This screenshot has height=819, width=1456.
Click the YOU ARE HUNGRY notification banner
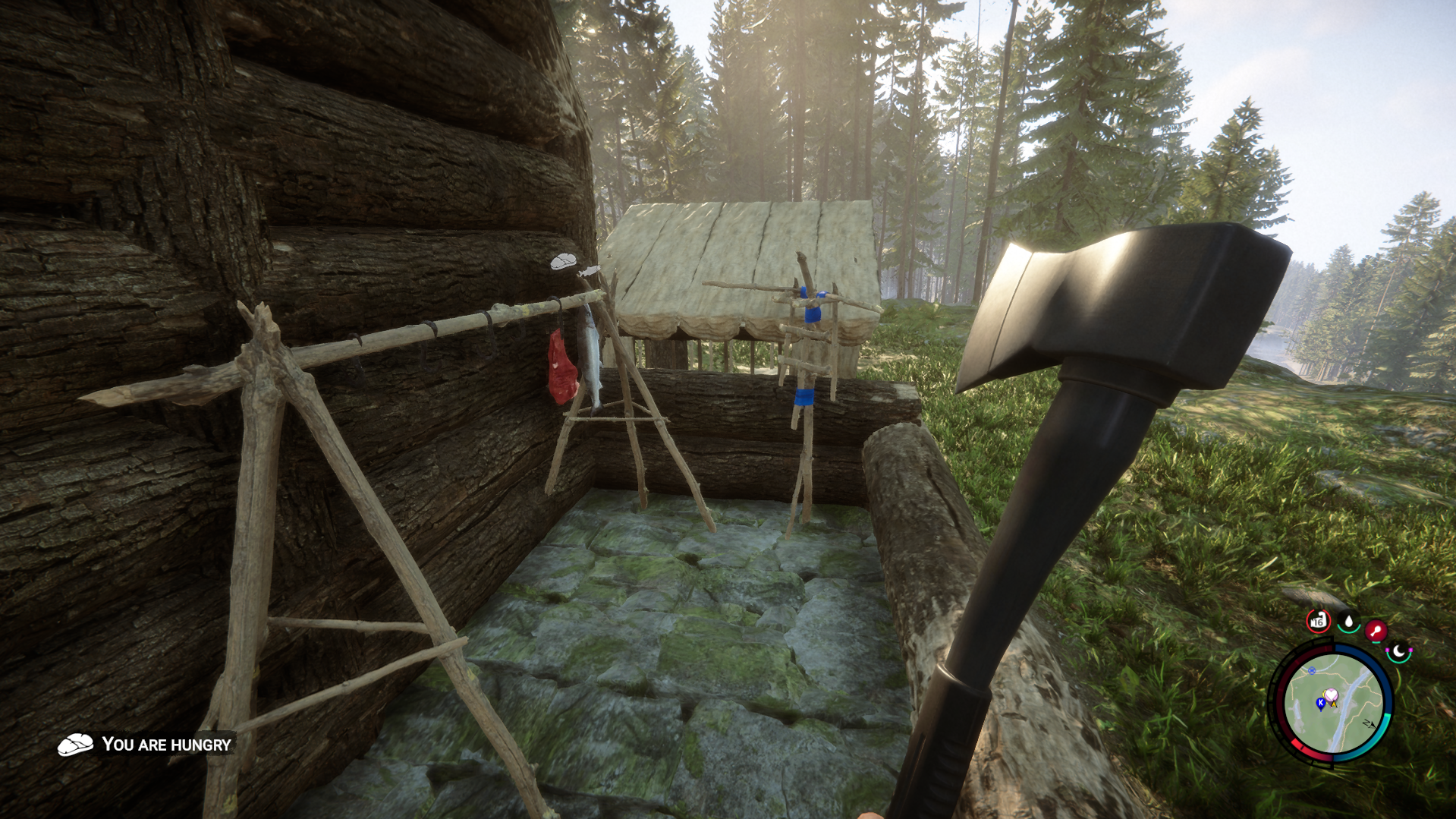166,745
